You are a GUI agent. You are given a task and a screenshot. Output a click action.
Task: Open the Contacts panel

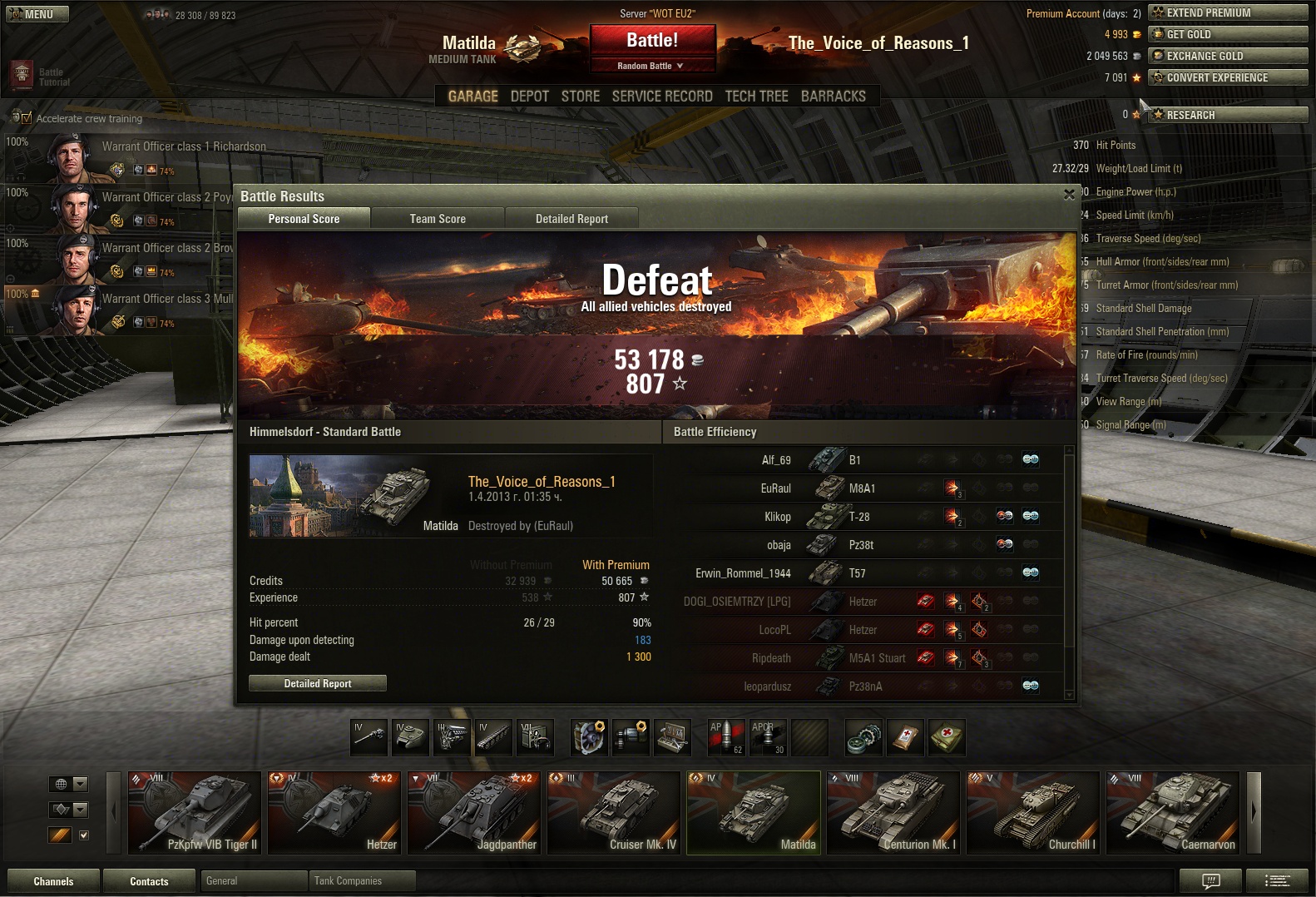coord(149,881)
